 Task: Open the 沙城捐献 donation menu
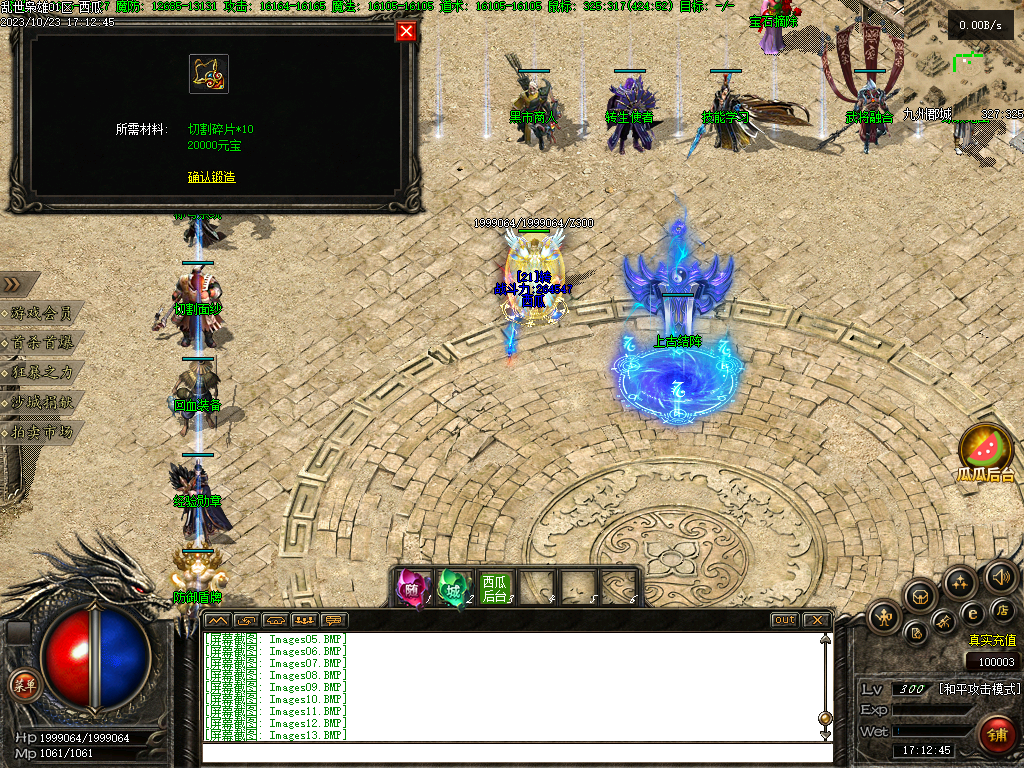point(42,402)
